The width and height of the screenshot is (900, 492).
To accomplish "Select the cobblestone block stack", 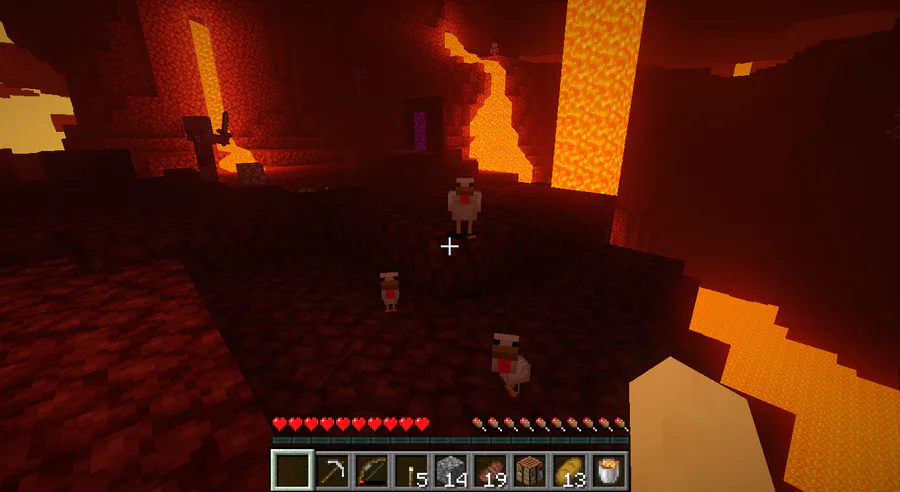I will coord(450,469).
